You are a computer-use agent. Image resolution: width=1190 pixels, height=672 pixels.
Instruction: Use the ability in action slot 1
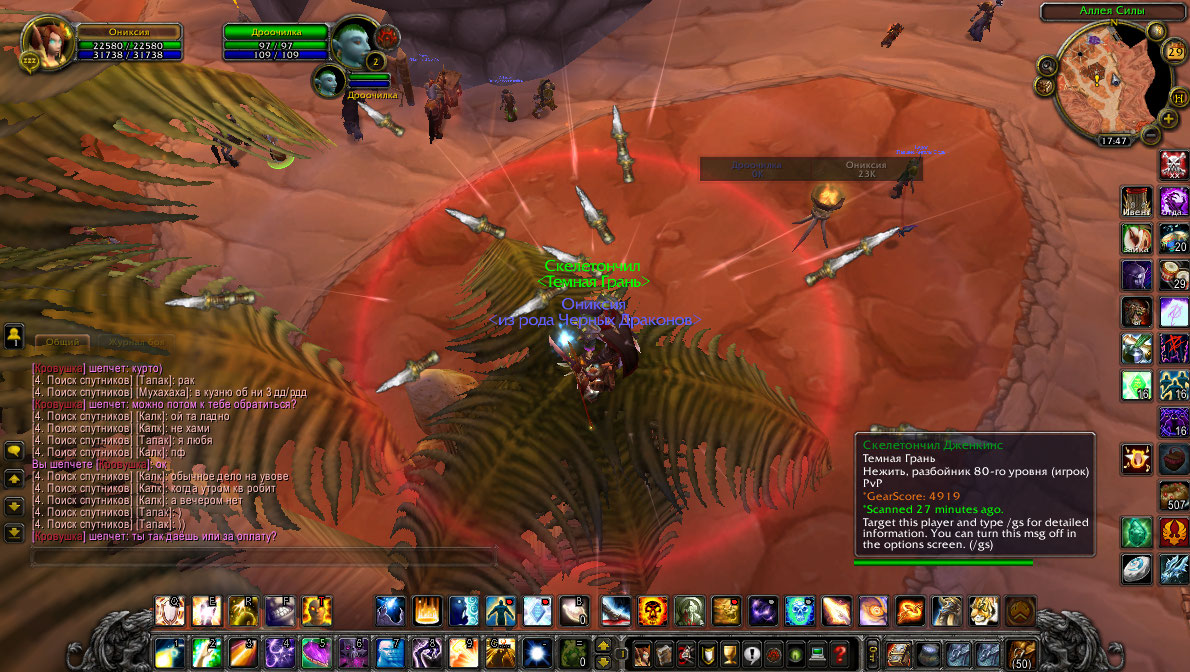click(167, 652)
